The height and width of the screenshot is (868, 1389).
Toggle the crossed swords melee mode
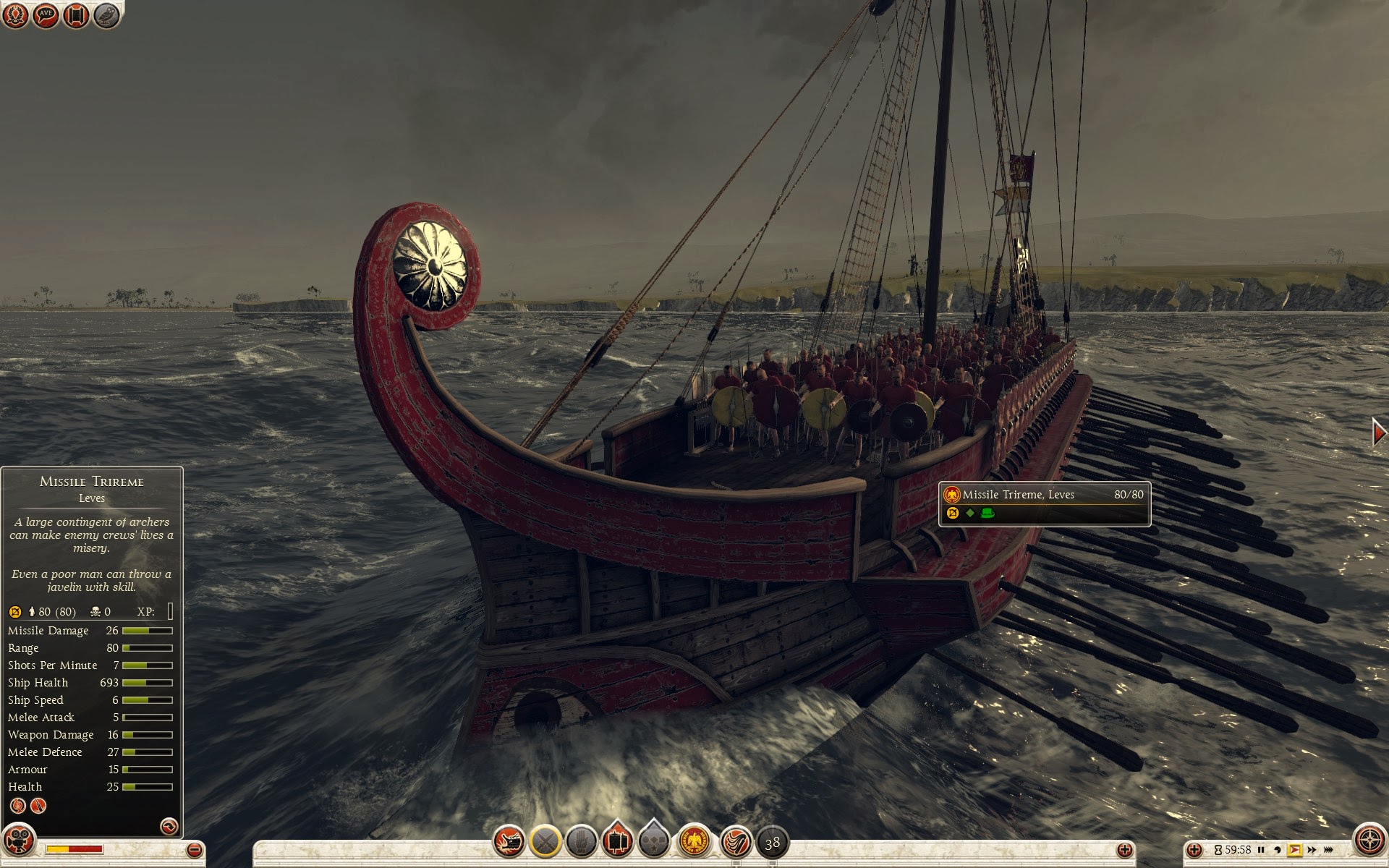pos(545,841)
